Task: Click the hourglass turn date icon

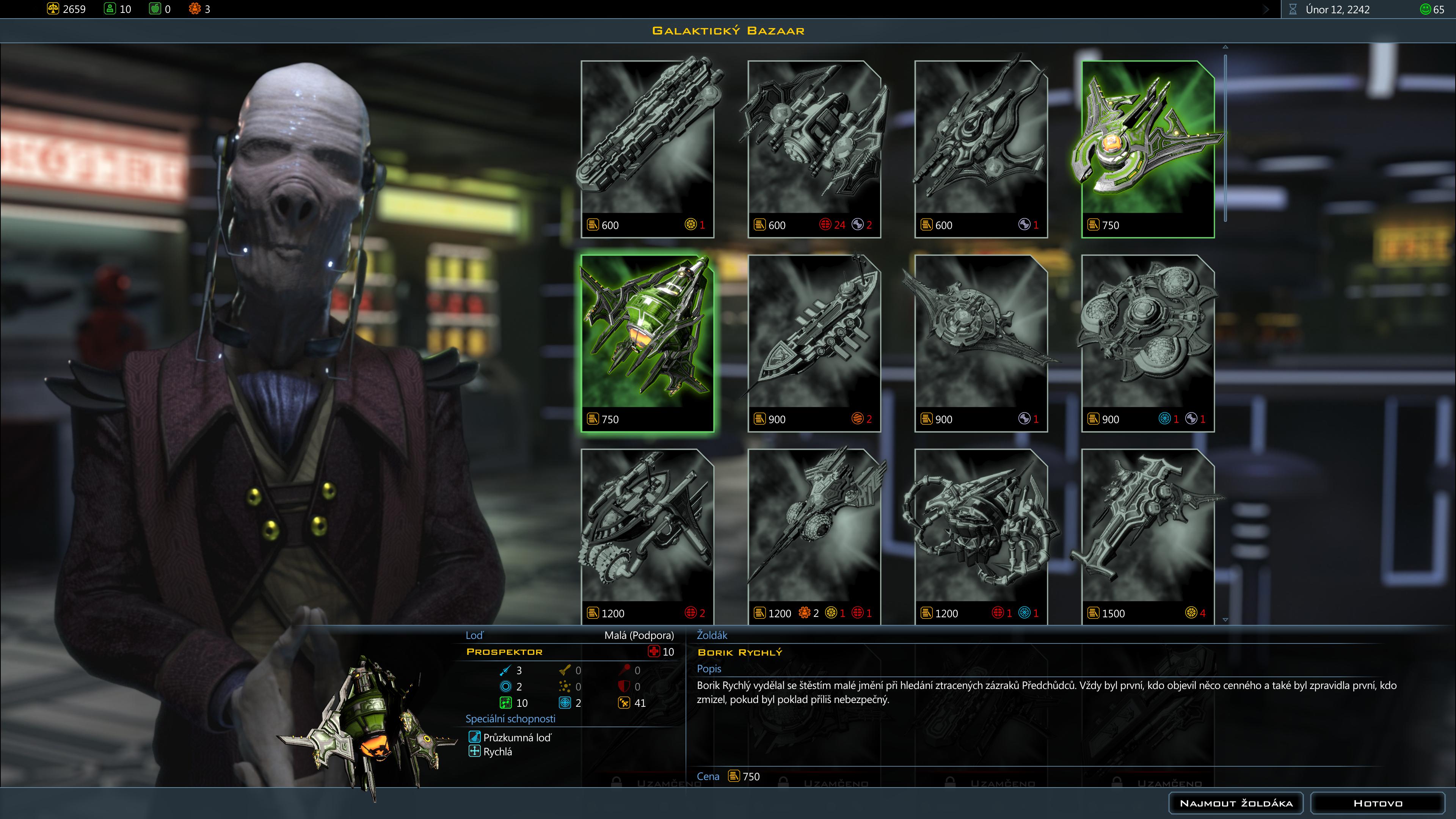Action: point(1293,9)
